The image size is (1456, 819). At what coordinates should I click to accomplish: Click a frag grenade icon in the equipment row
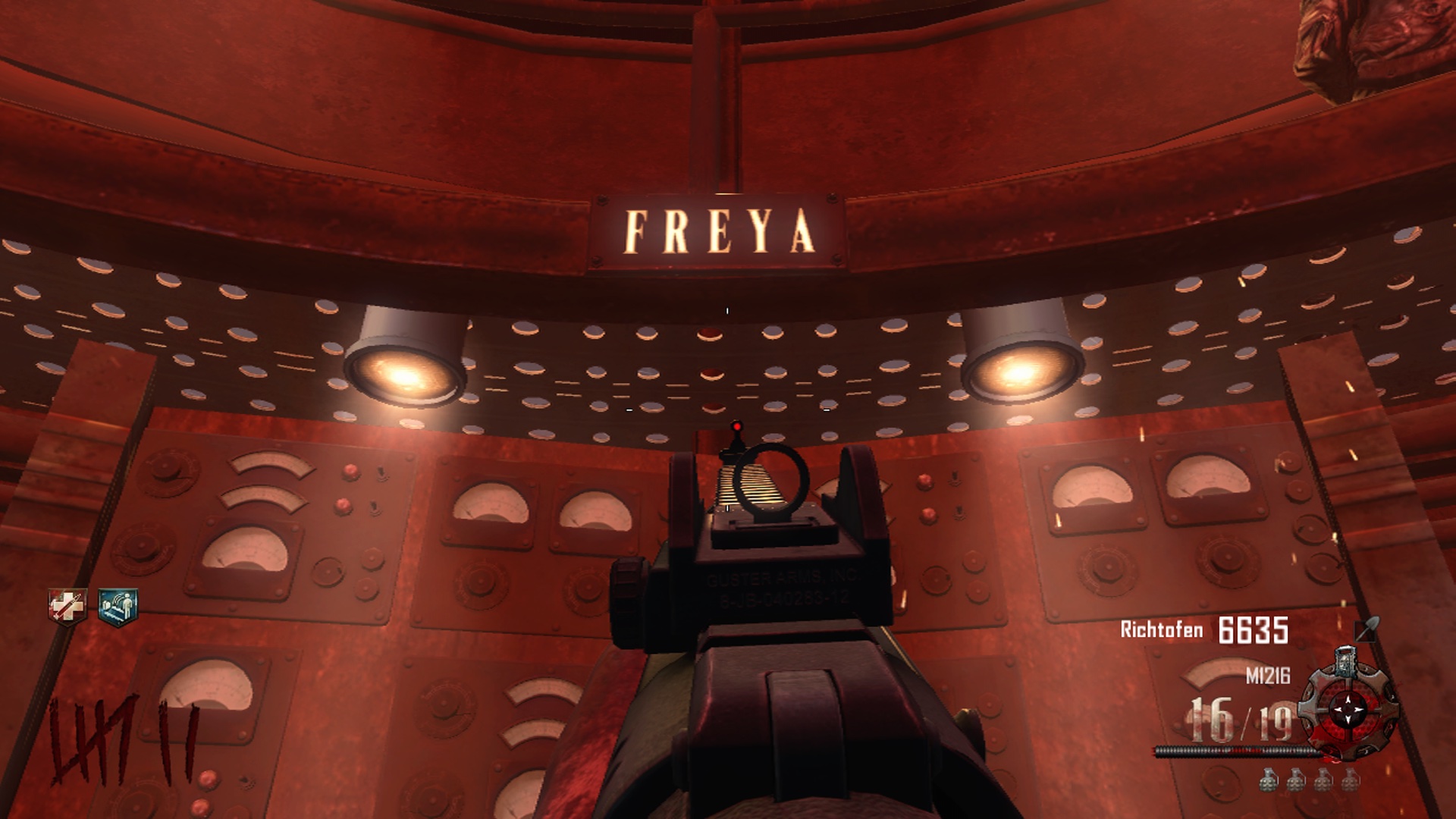1268,780
